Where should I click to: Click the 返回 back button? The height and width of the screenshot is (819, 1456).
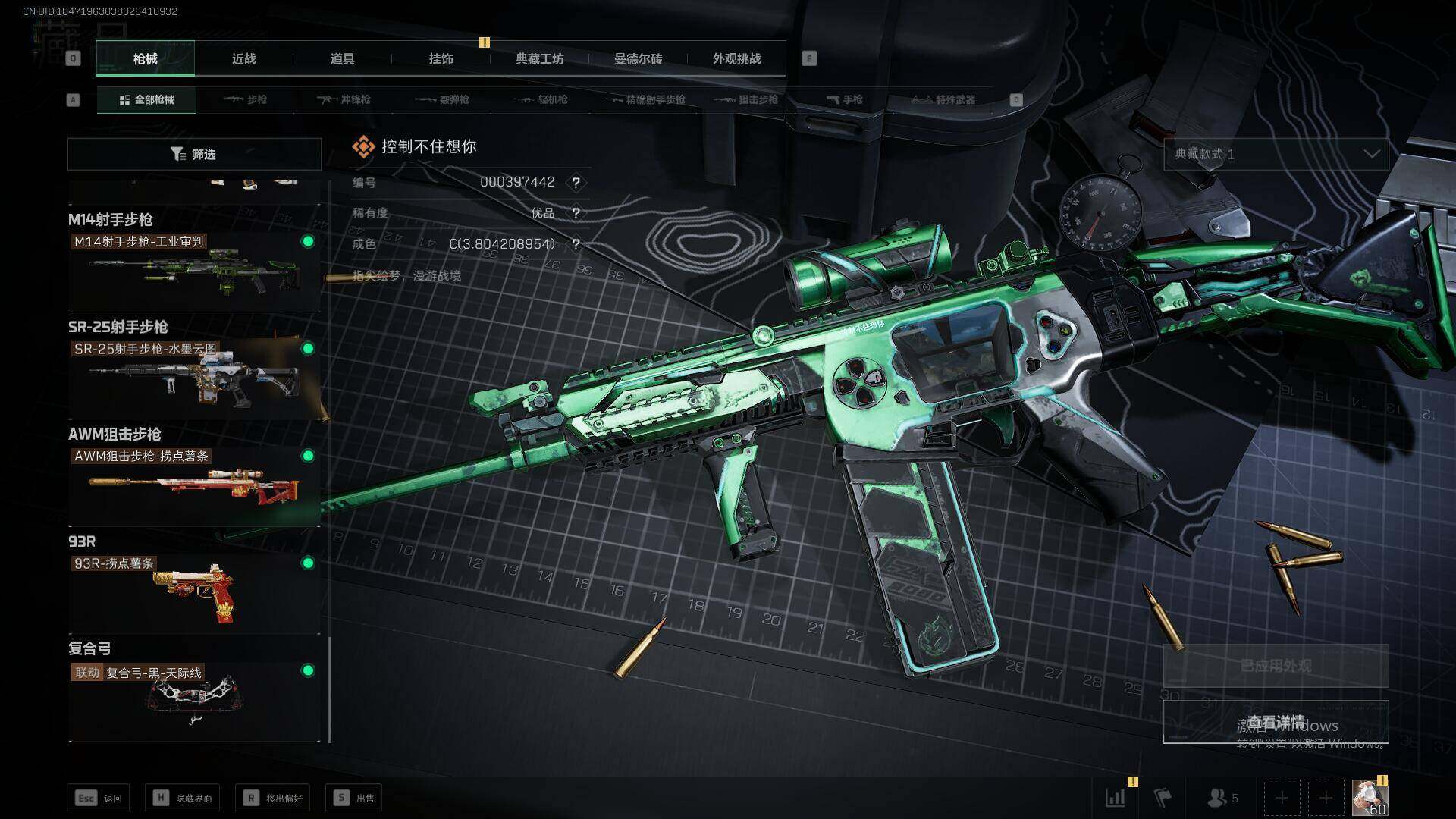click(99, 798)
